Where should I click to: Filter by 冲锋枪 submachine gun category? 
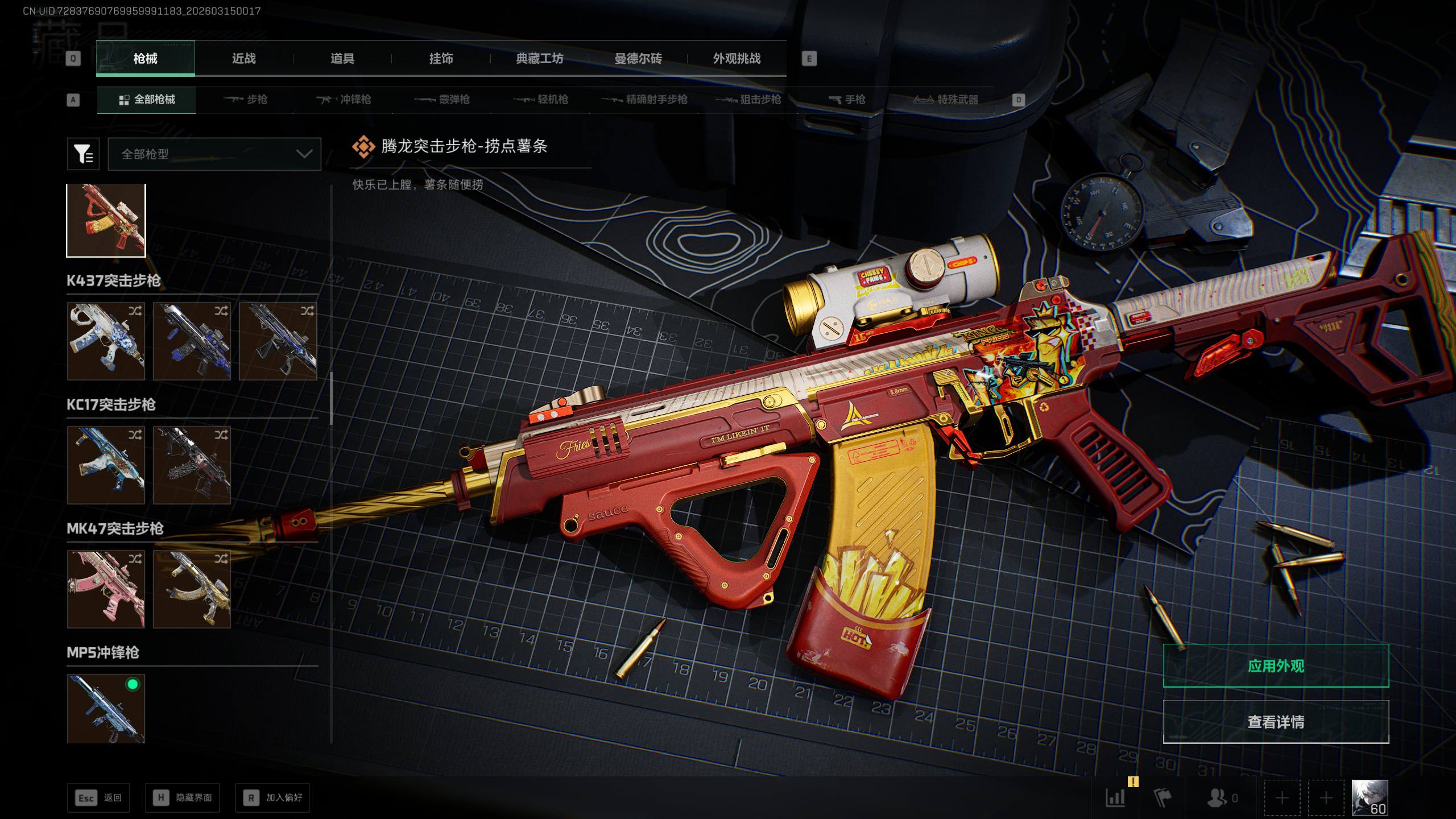344,100
